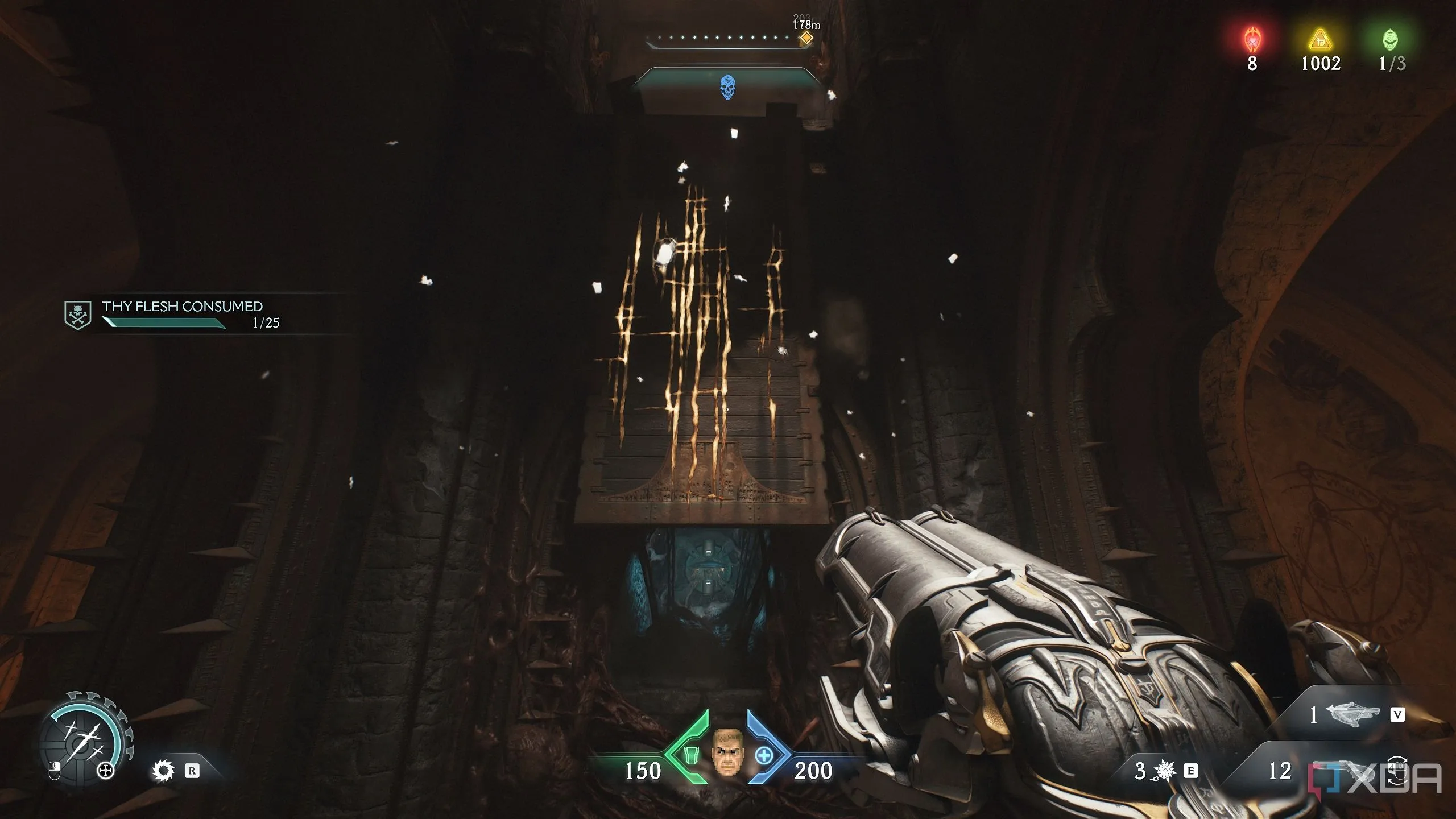
Task: Select the gold diamond objective marker
Action: point(805,39)
